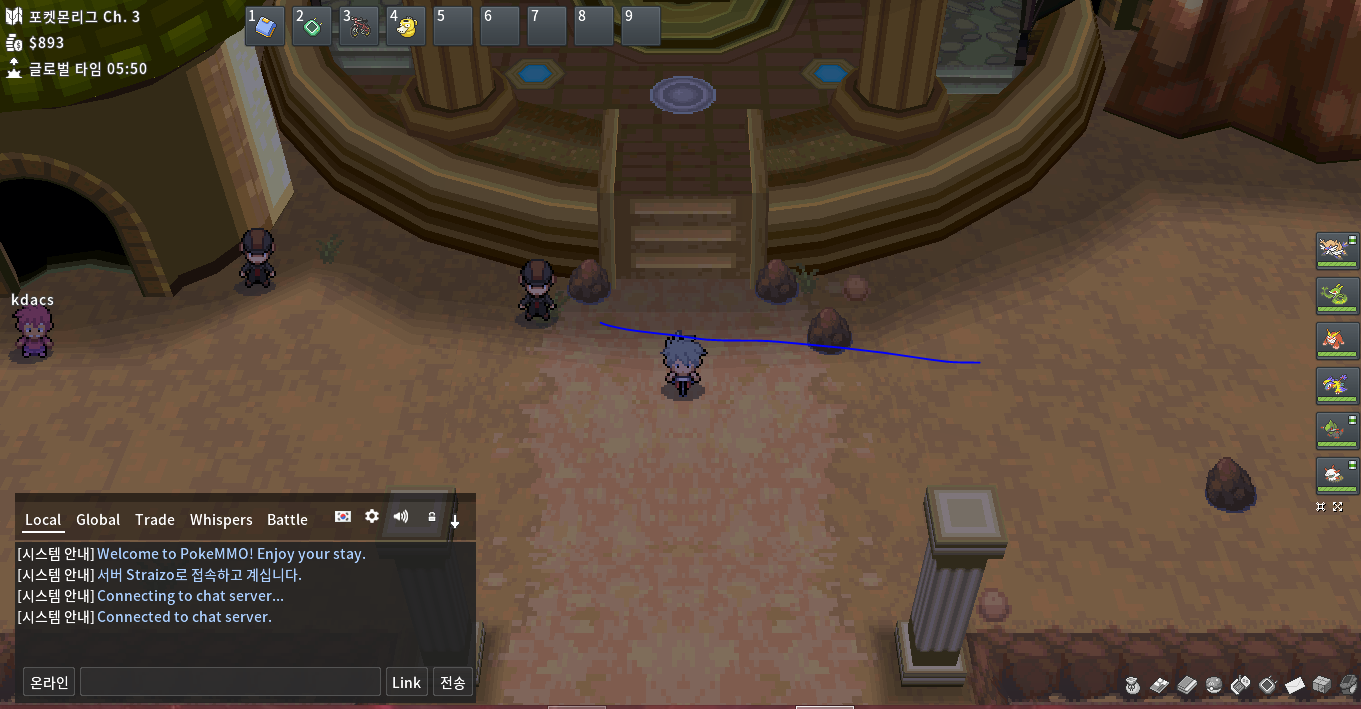Show the Battle chat tab

coord(287,520)
